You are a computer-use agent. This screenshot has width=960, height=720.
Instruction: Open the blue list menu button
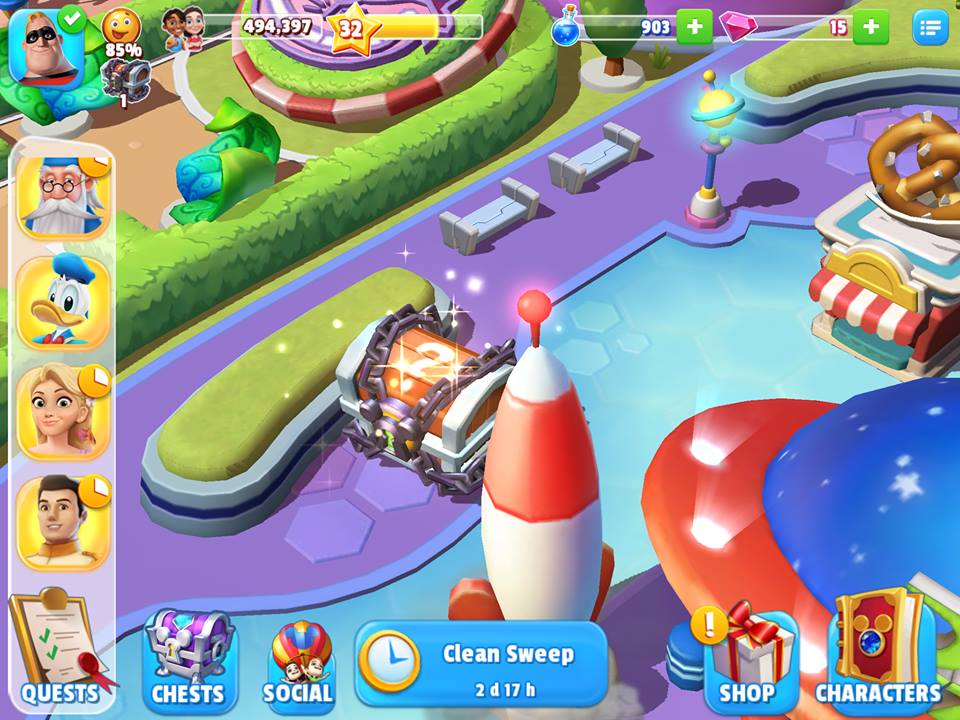point(930,28)
